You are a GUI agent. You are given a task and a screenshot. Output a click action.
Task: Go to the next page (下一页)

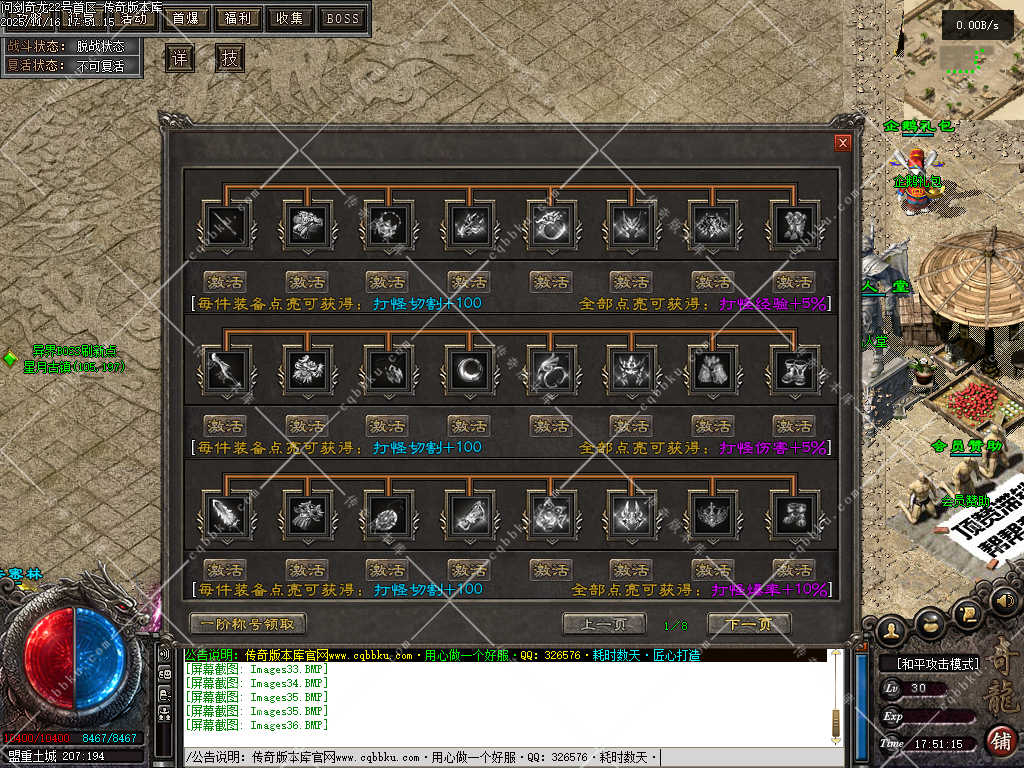(749, 624)
